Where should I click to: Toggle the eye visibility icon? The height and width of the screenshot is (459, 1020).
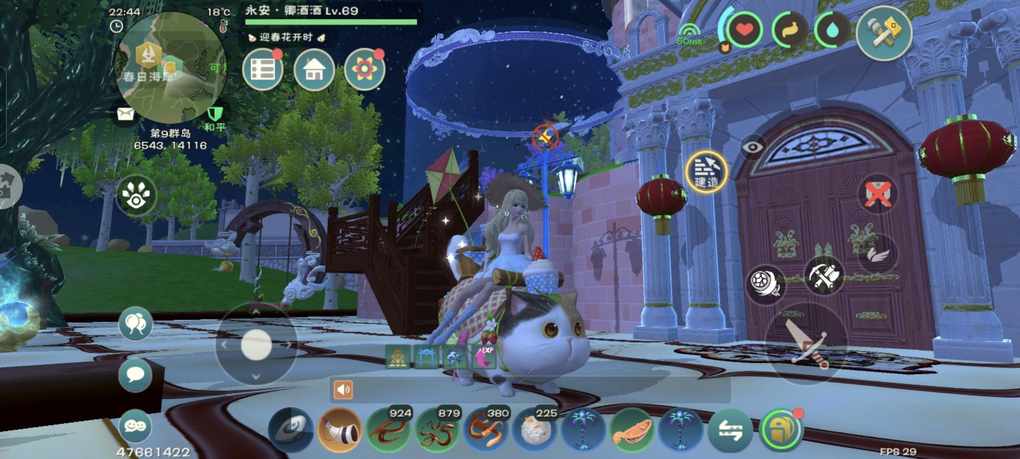click(751, 146)
